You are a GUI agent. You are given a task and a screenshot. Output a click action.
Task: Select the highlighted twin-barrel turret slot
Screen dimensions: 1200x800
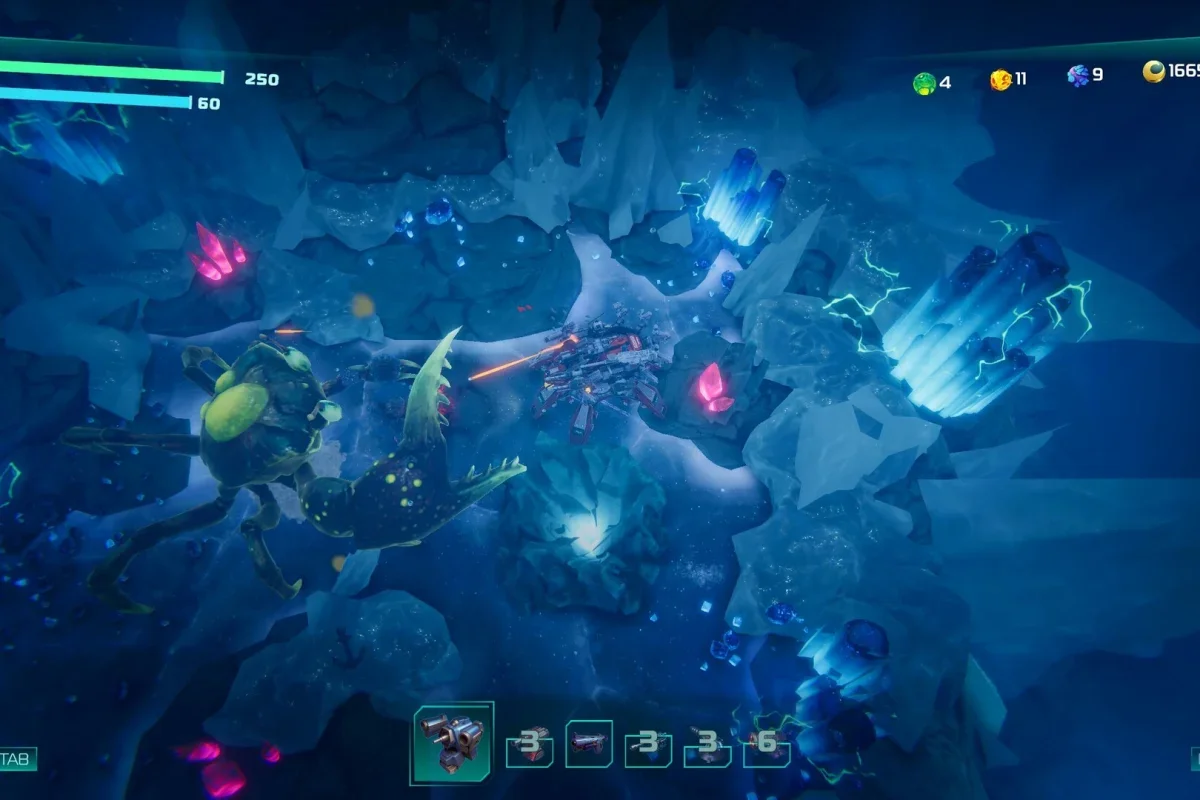[453, 742]
